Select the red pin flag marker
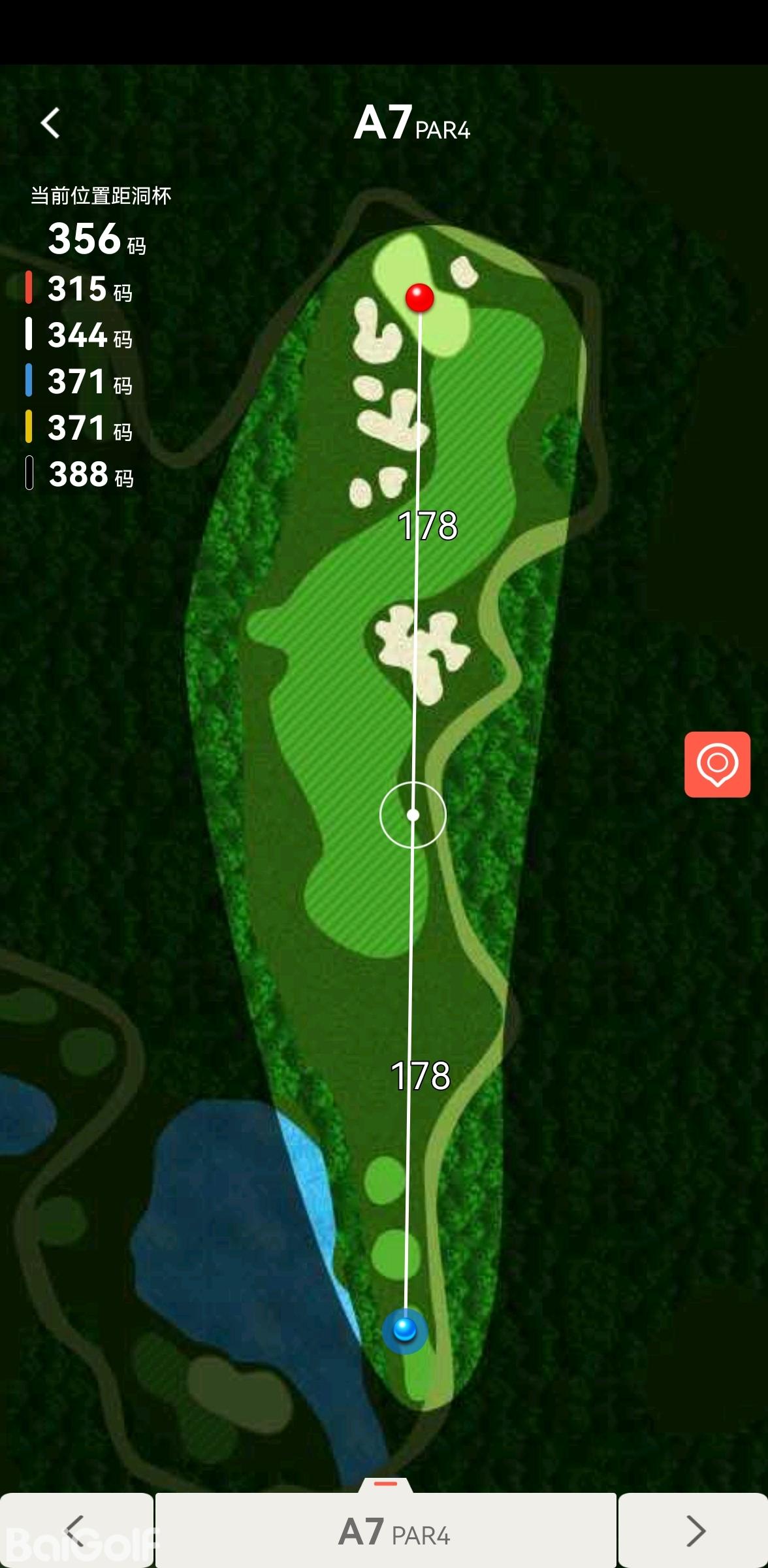 419,298
